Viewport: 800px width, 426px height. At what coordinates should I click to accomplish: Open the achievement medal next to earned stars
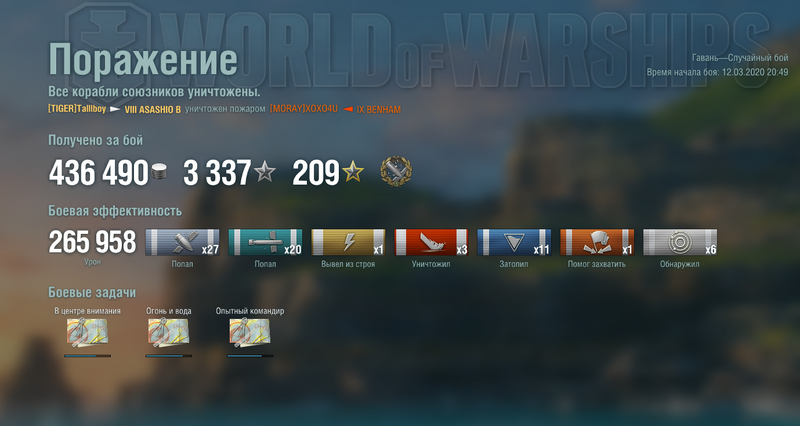tap(395, 172)
